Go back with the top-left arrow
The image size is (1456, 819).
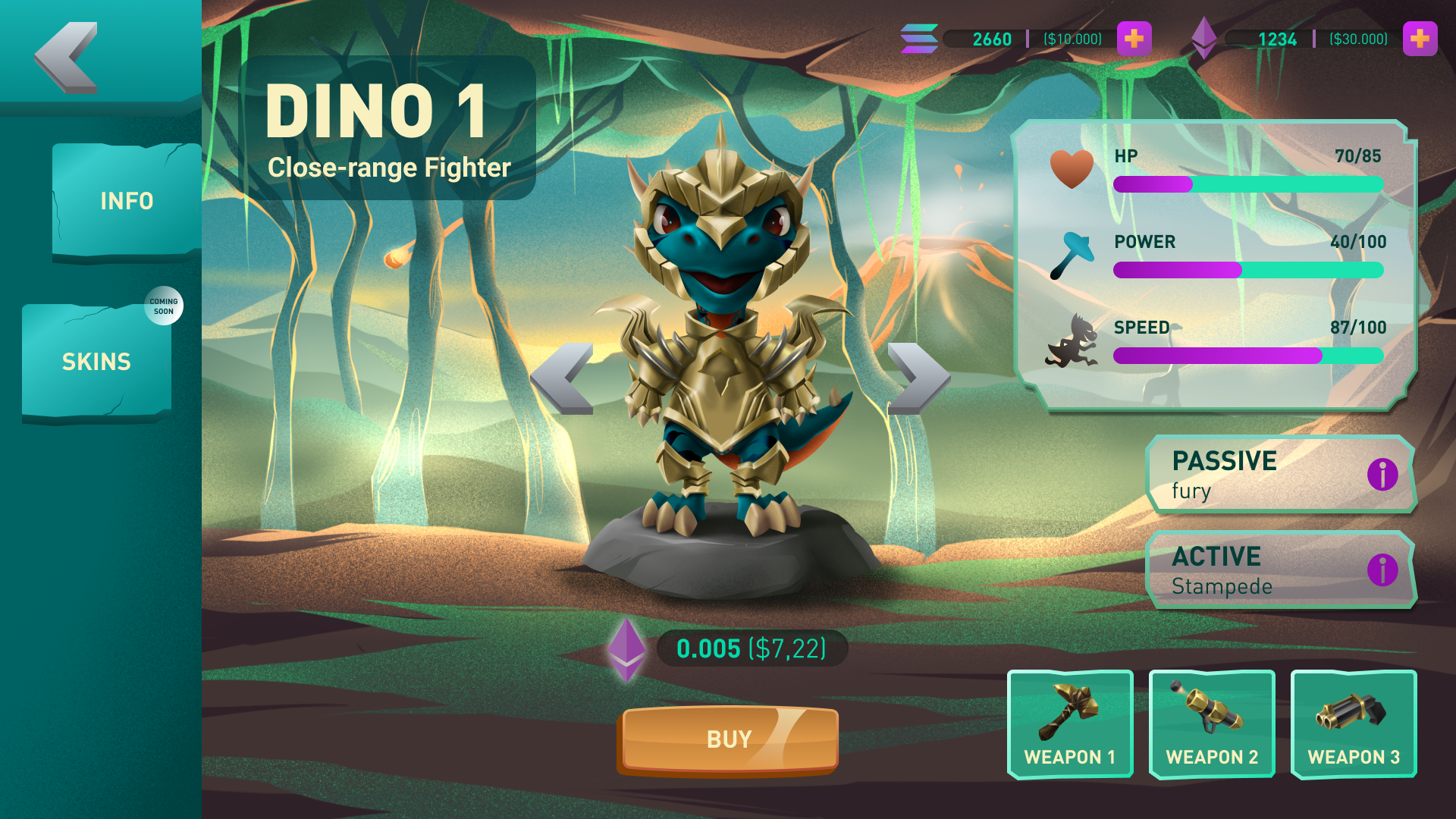tap(67, 58)
